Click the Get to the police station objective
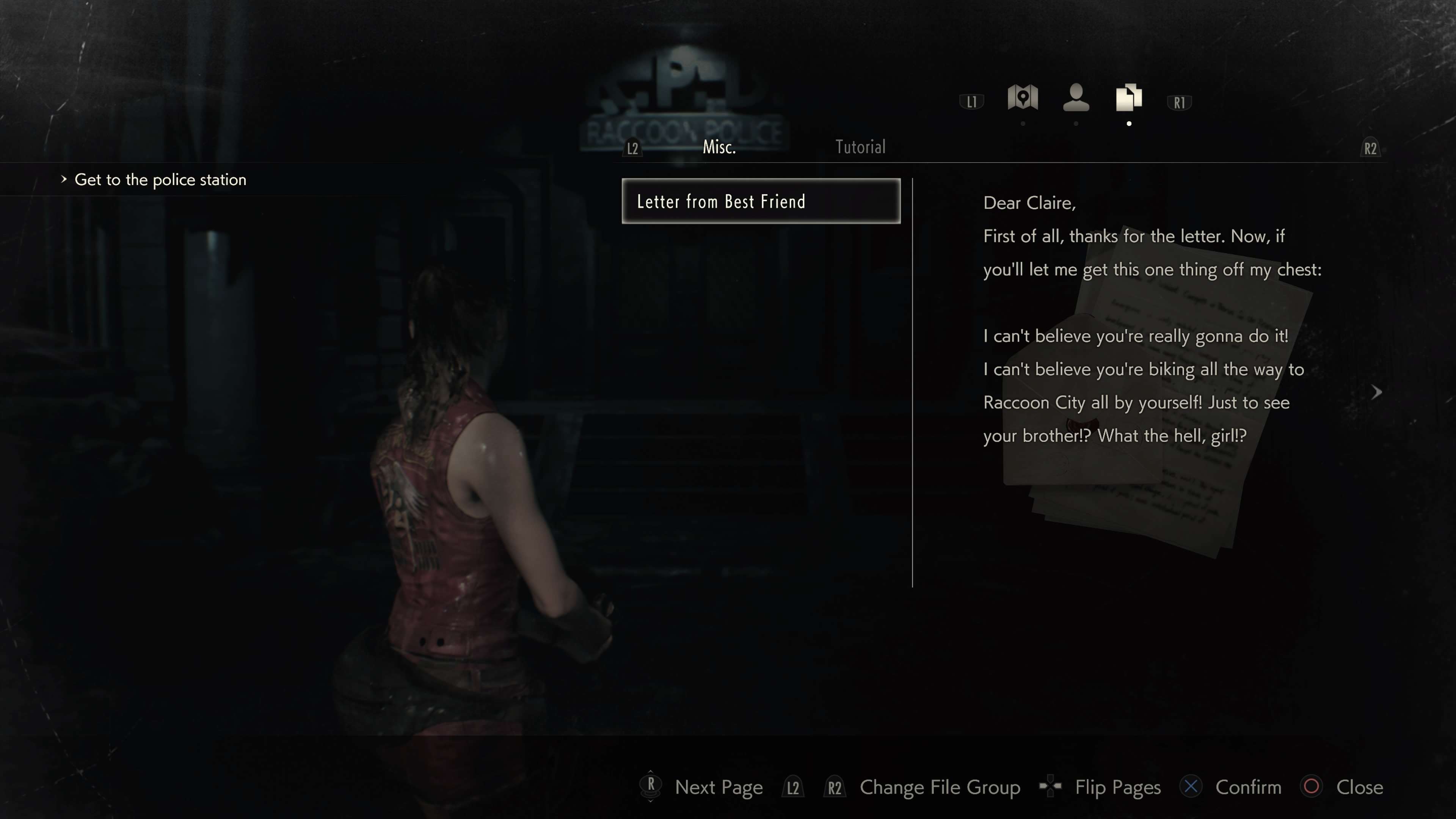 click(x=160, y=180)
